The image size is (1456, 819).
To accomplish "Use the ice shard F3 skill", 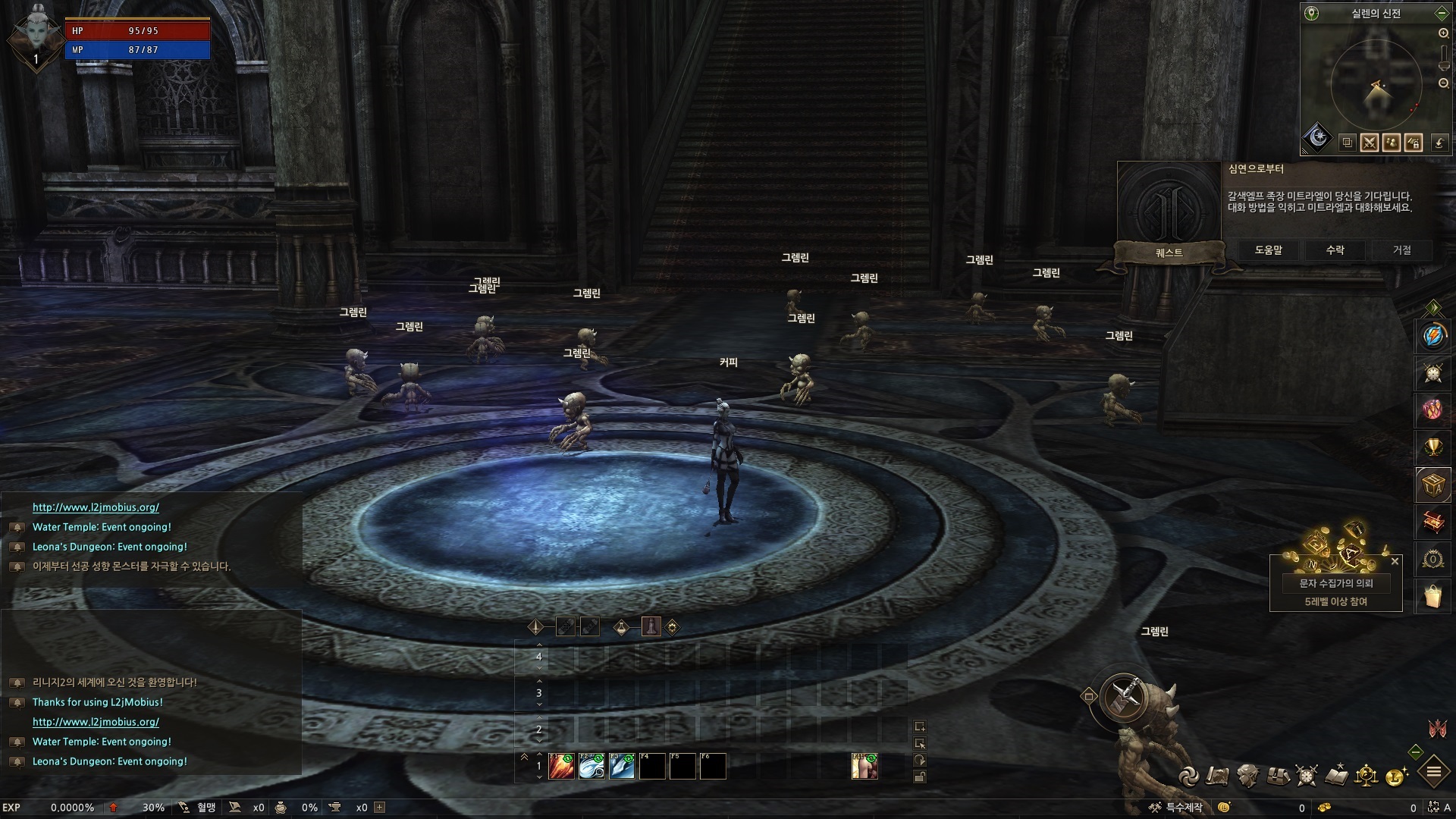I will (x=622, y=767).
